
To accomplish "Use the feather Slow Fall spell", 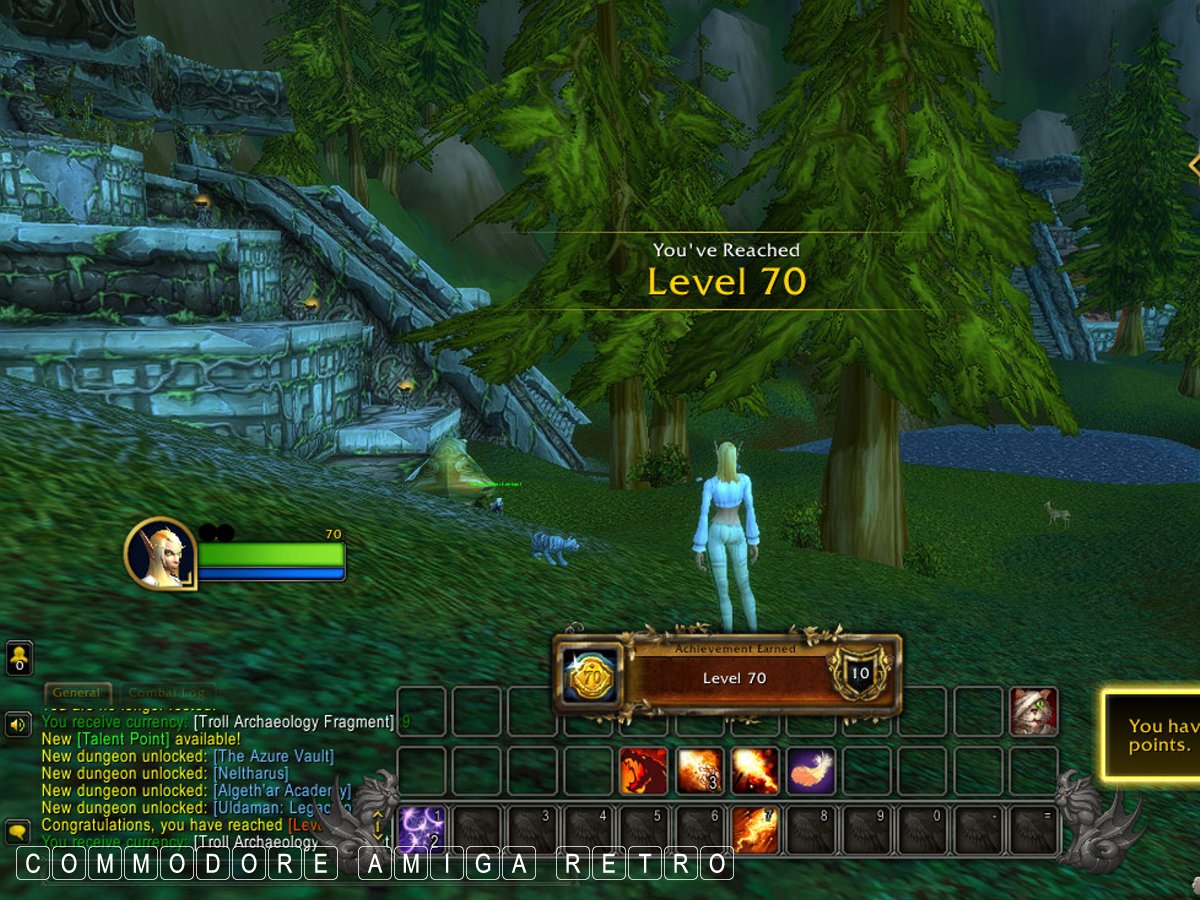I will tap(811, 771).
